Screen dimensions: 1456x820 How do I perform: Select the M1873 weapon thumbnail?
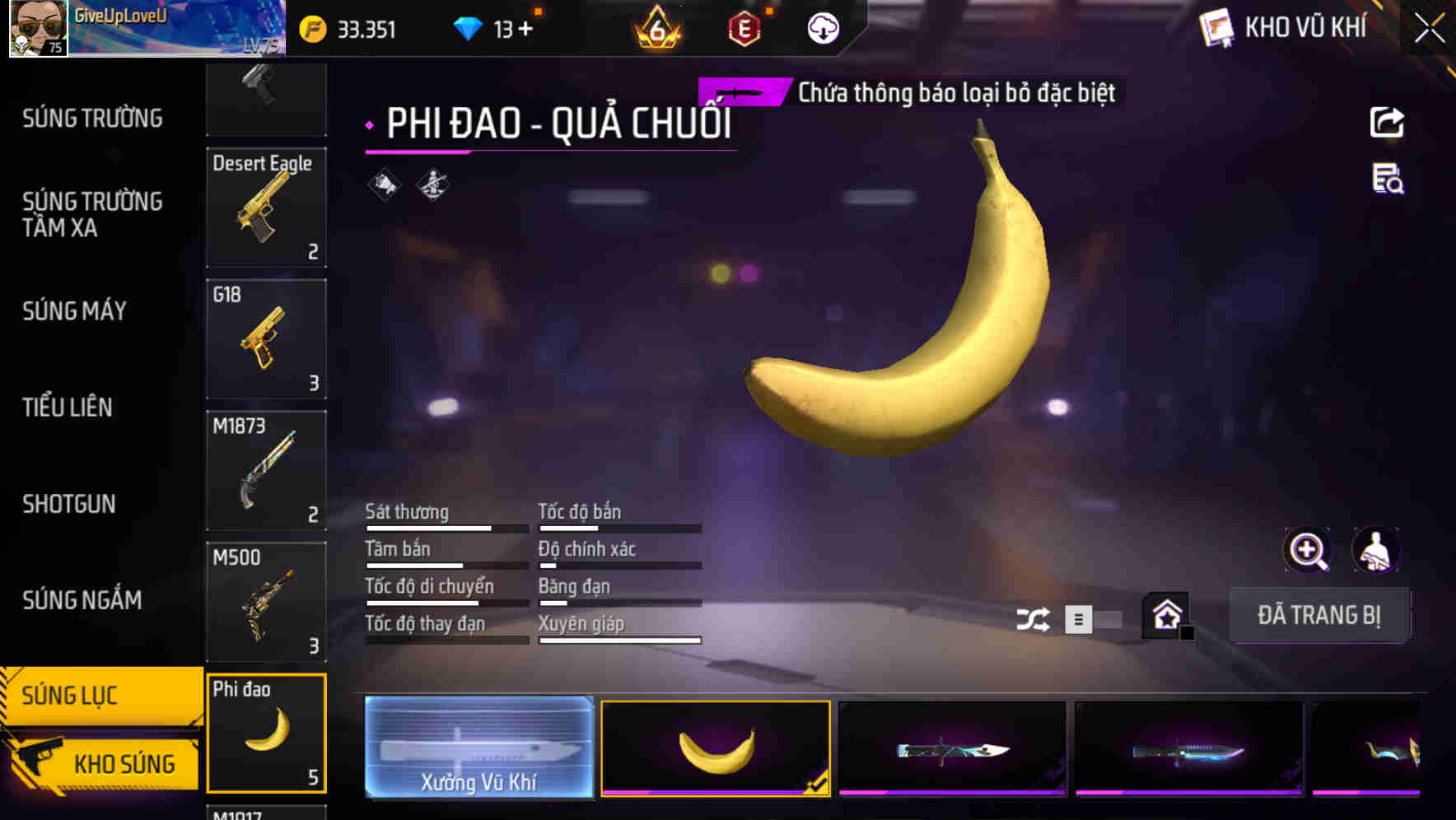267,469
